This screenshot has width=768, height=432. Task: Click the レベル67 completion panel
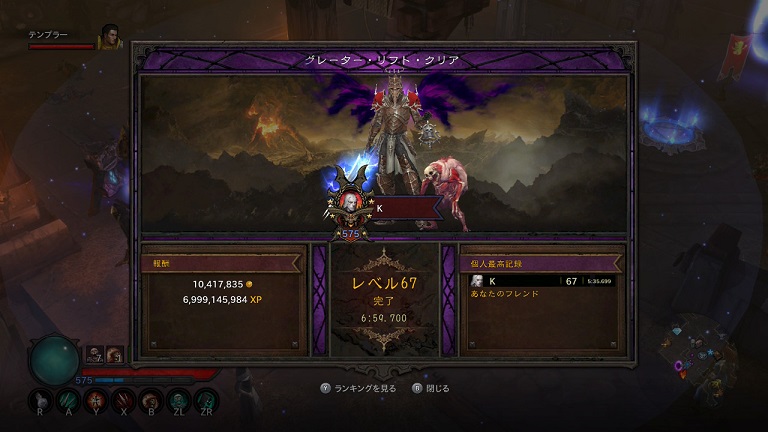pos(384,300)
